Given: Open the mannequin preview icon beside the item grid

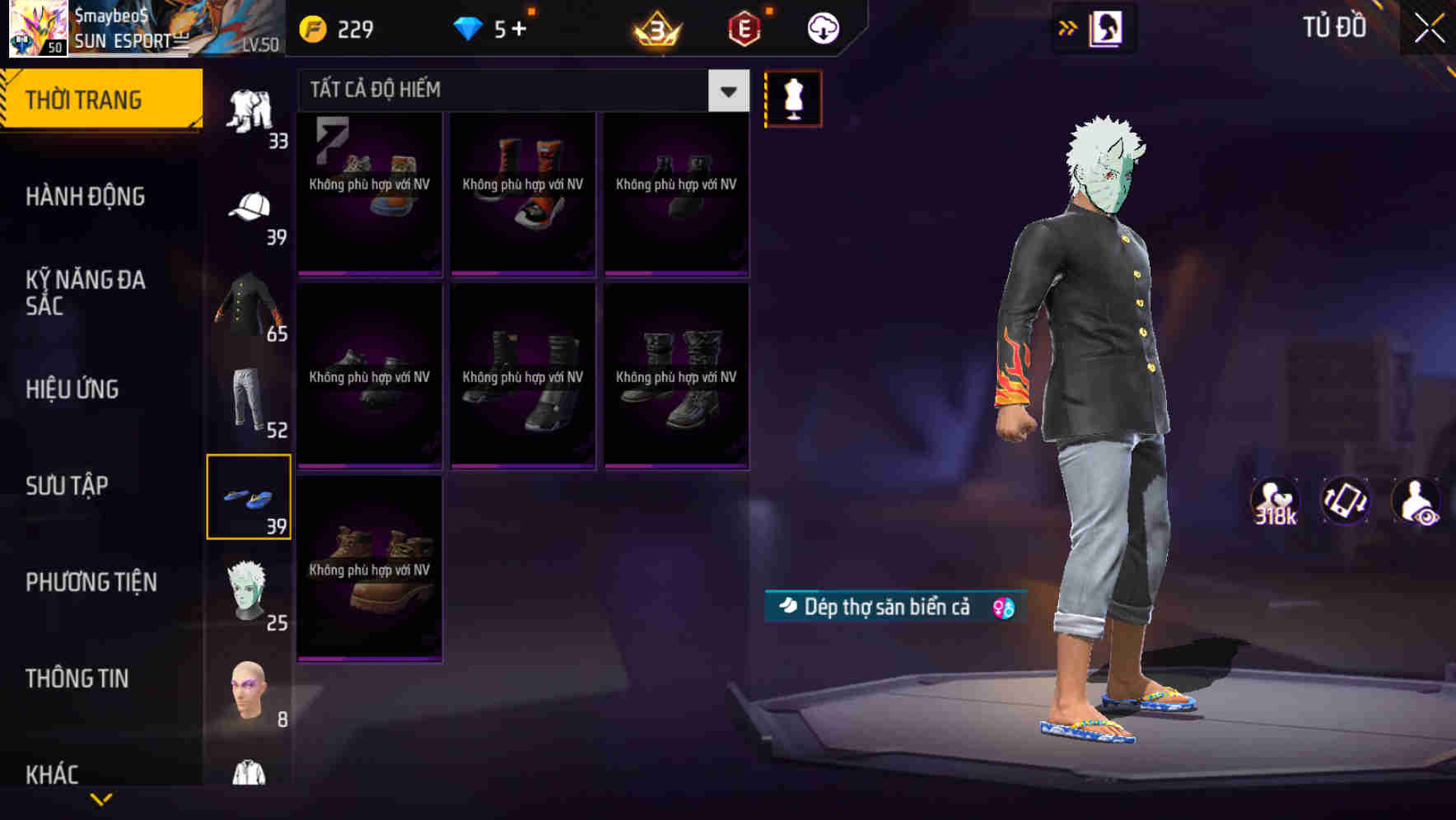Looking at the screenshot, I should tap(793, 97).
